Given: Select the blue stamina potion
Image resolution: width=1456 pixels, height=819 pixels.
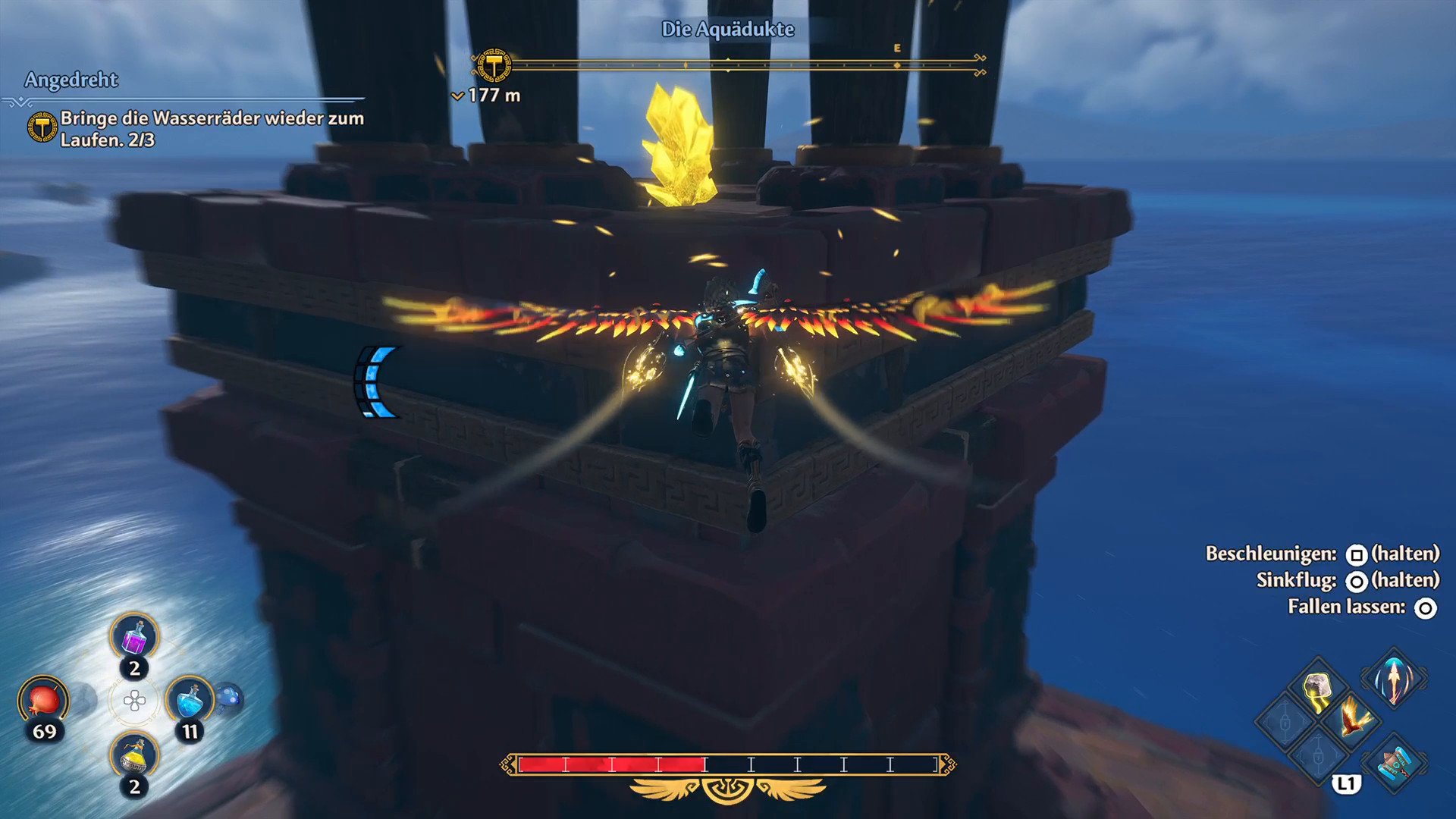Looking at the screenshot, I should [x=189, y=699].
